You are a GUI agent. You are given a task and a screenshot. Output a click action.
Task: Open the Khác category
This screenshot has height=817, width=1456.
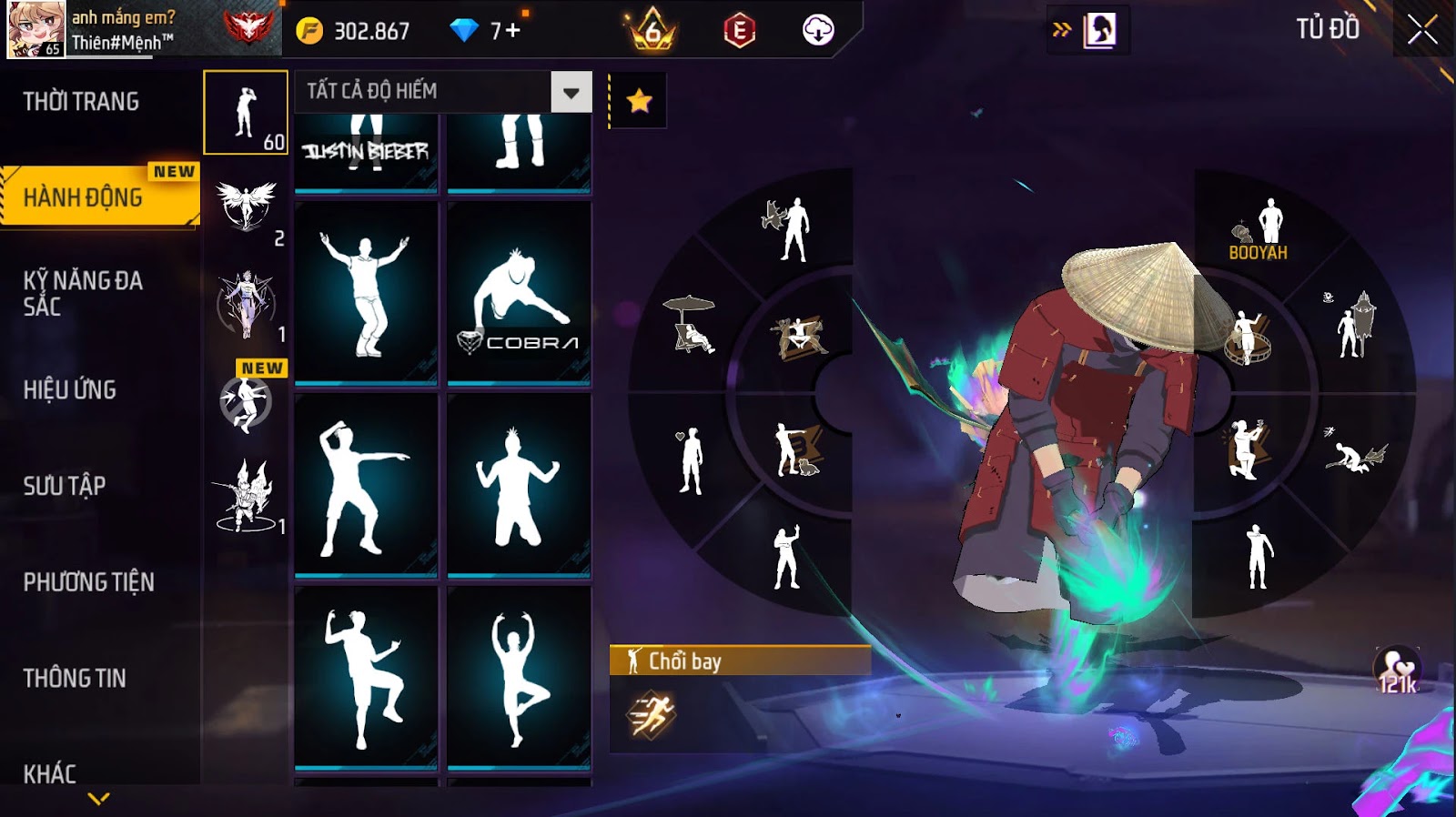tap(50, 773)
